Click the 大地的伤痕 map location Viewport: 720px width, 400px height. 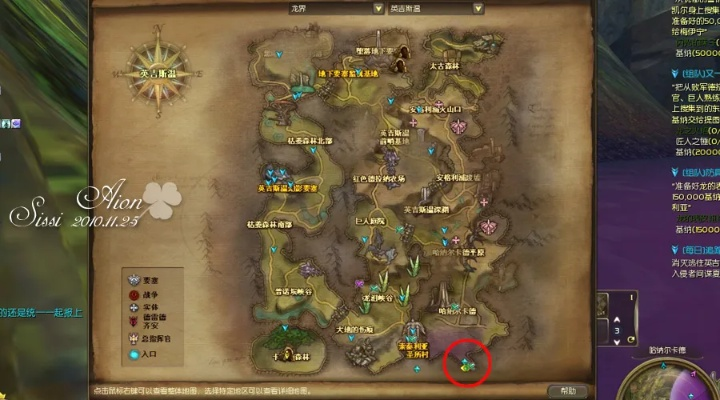tap(353, 330)
